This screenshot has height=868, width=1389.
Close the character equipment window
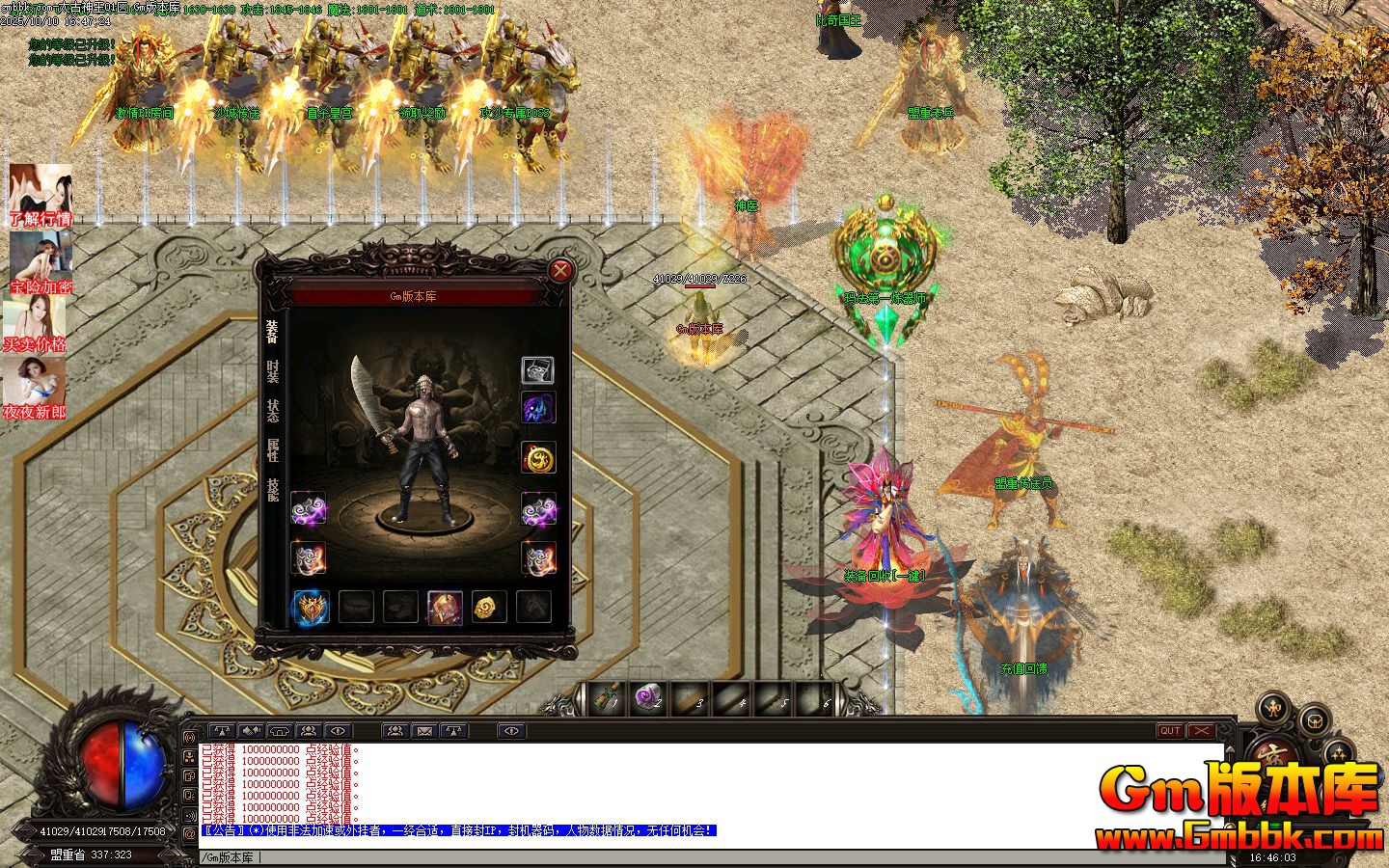pos(559,269)
